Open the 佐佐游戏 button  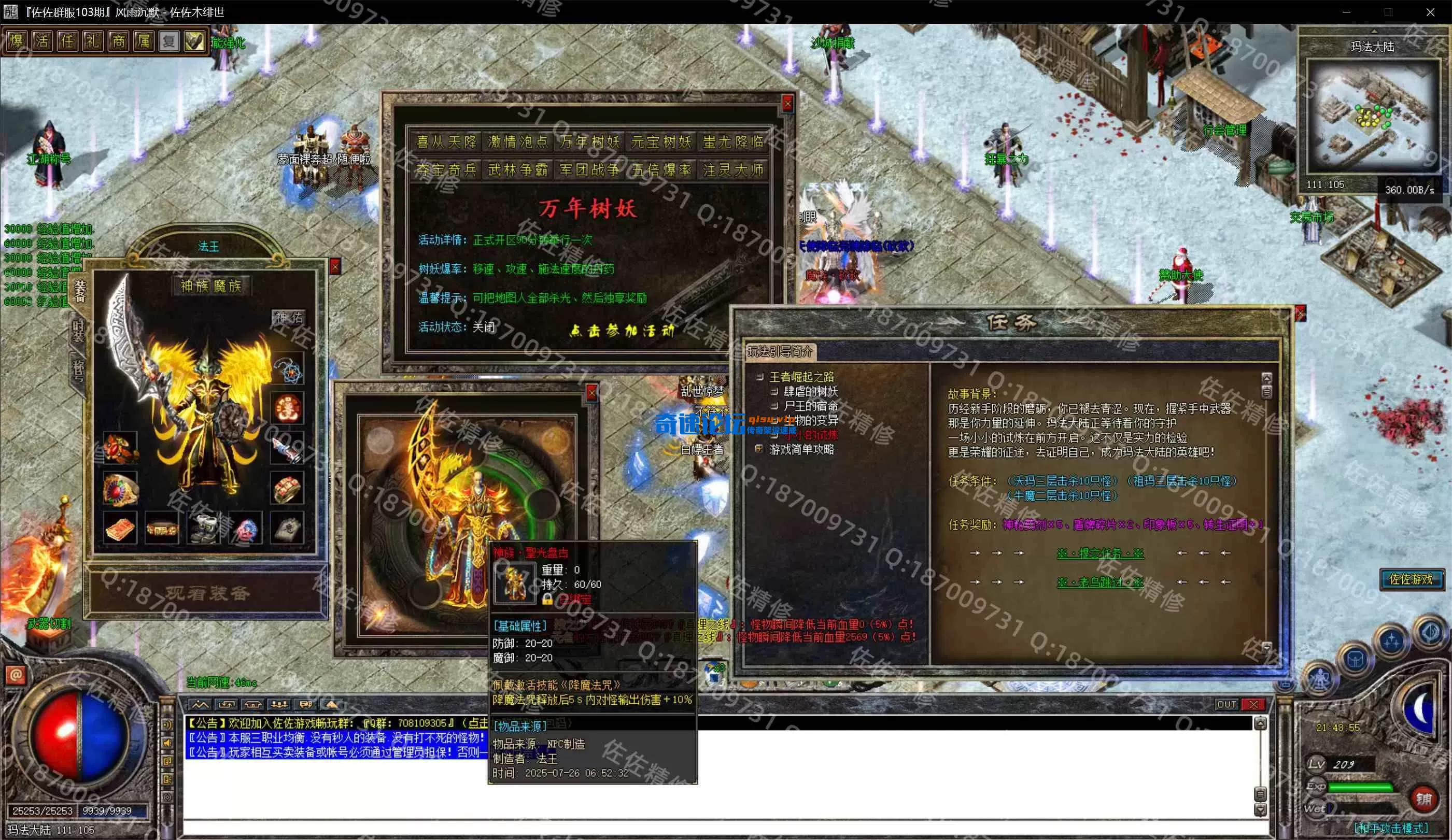(1411, 579)
